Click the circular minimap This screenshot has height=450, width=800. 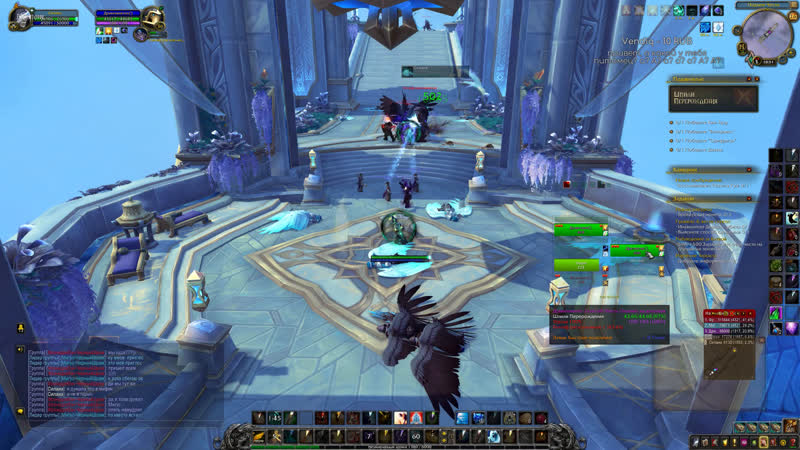tap(767, 33)
